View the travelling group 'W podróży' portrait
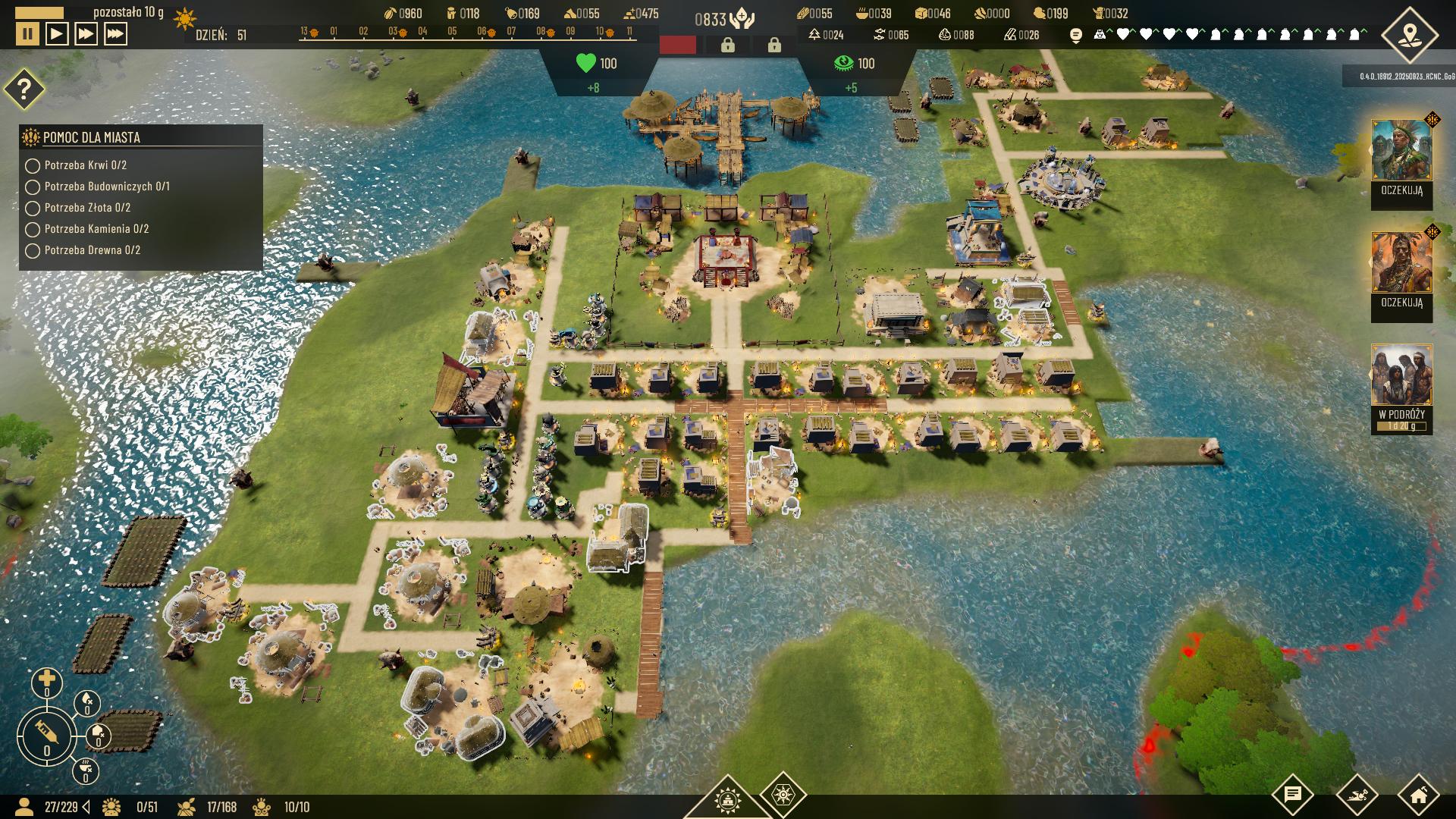 click(1401, 376)
